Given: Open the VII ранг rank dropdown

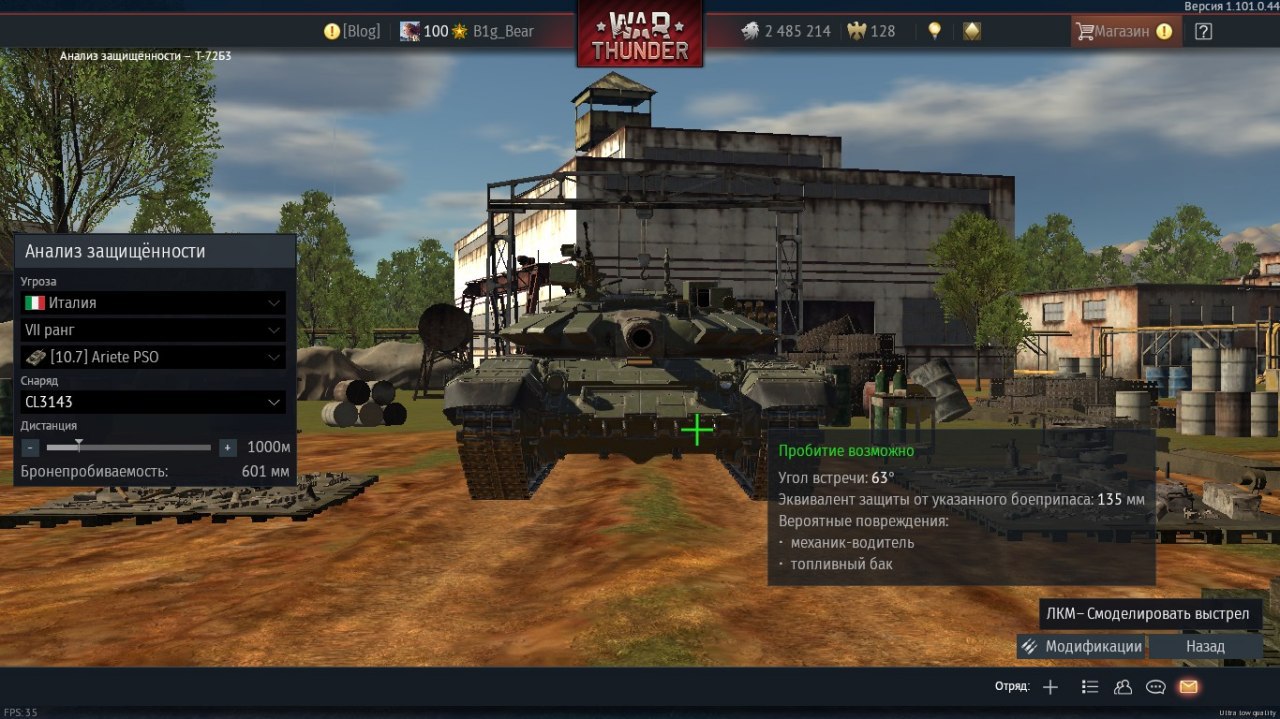Looking at the screenshot, I should [153, 330].
